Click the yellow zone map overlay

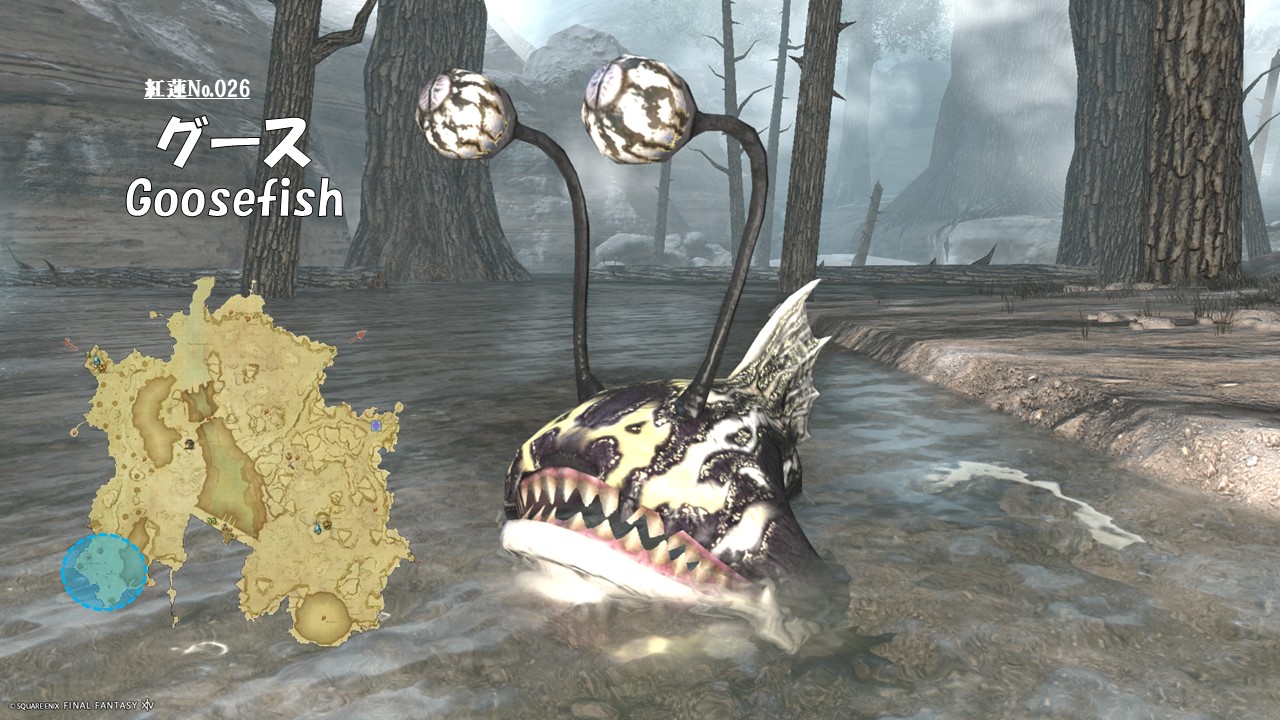pyautogui.click(x=250, y=450)
